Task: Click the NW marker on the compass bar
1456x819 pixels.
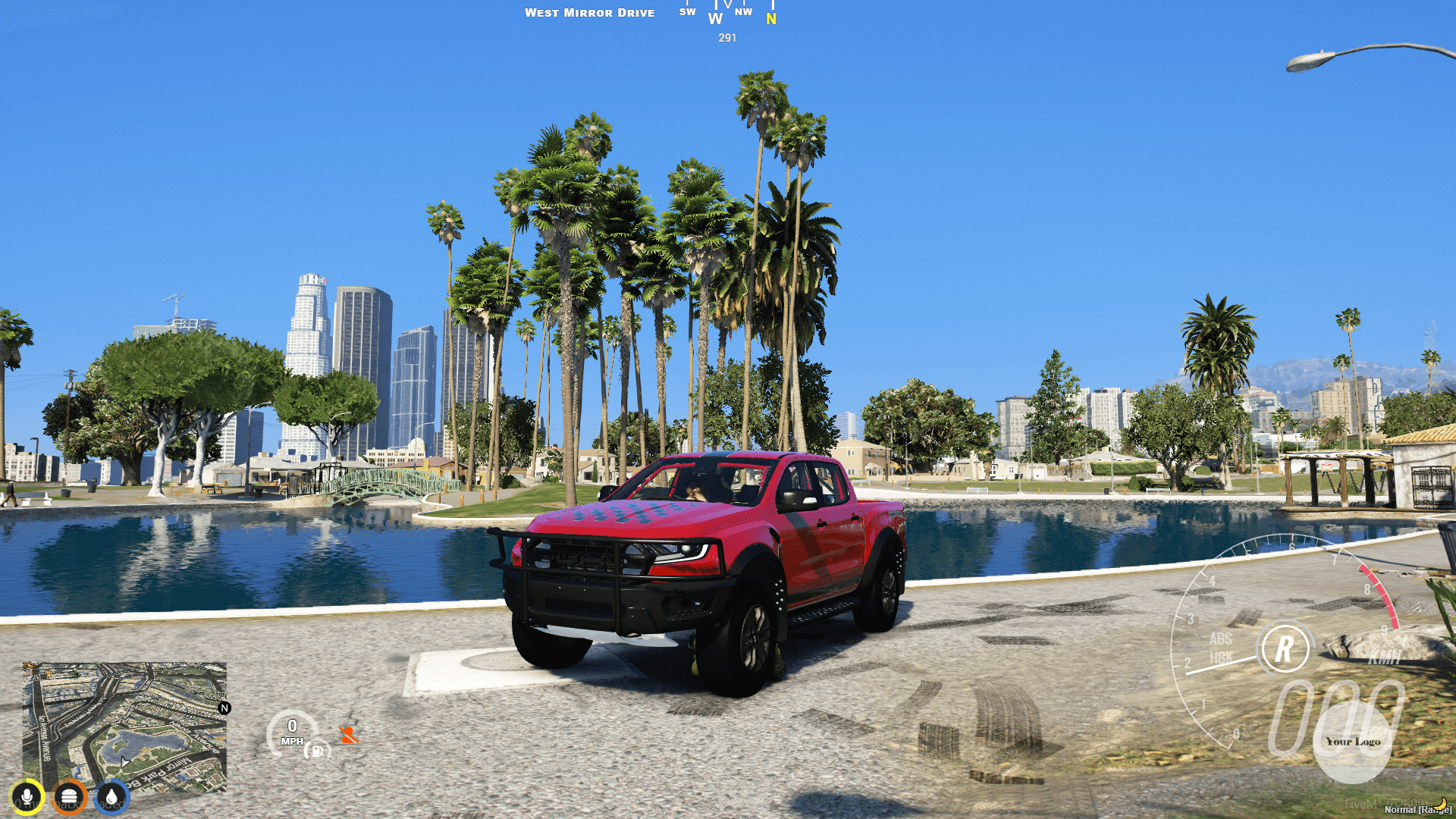Action: [x=743, y=11]
